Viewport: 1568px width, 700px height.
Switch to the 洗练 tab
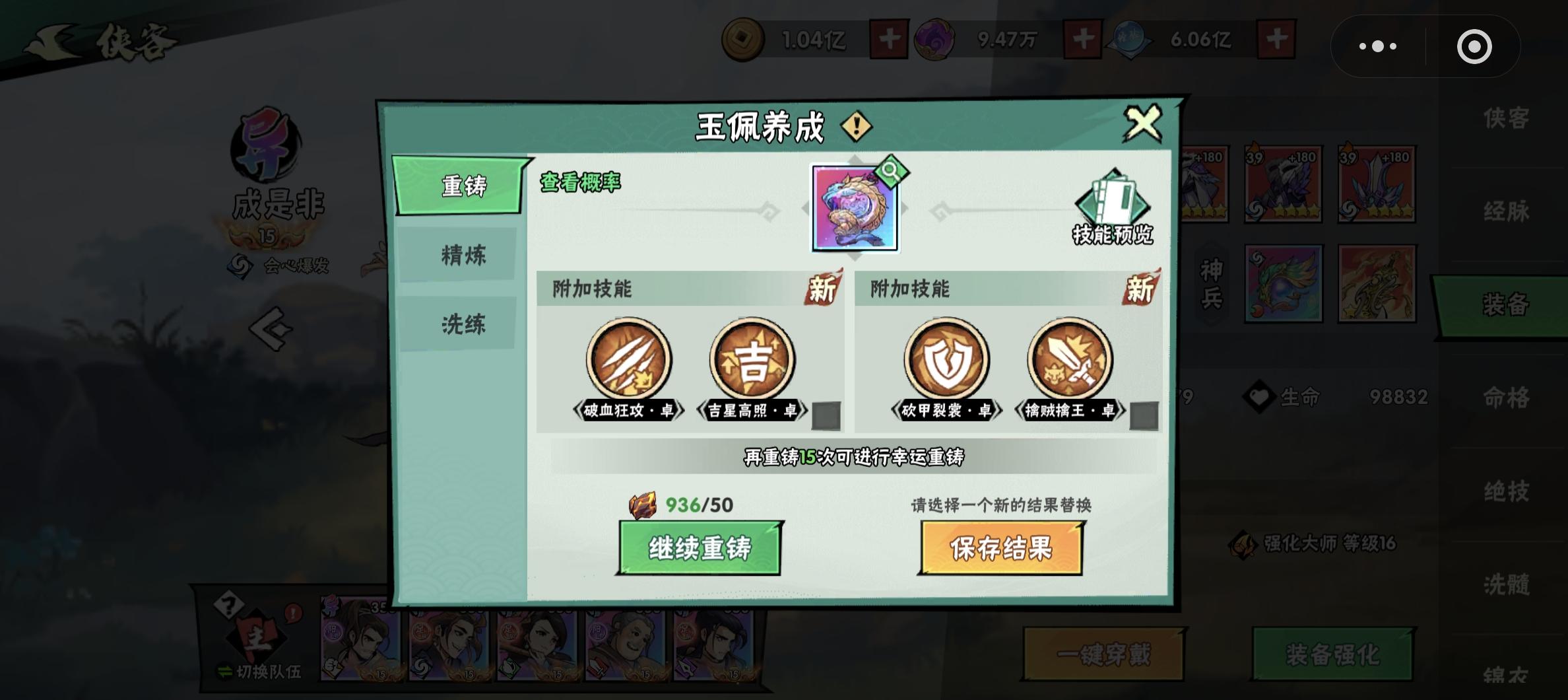tap(462, 324)
